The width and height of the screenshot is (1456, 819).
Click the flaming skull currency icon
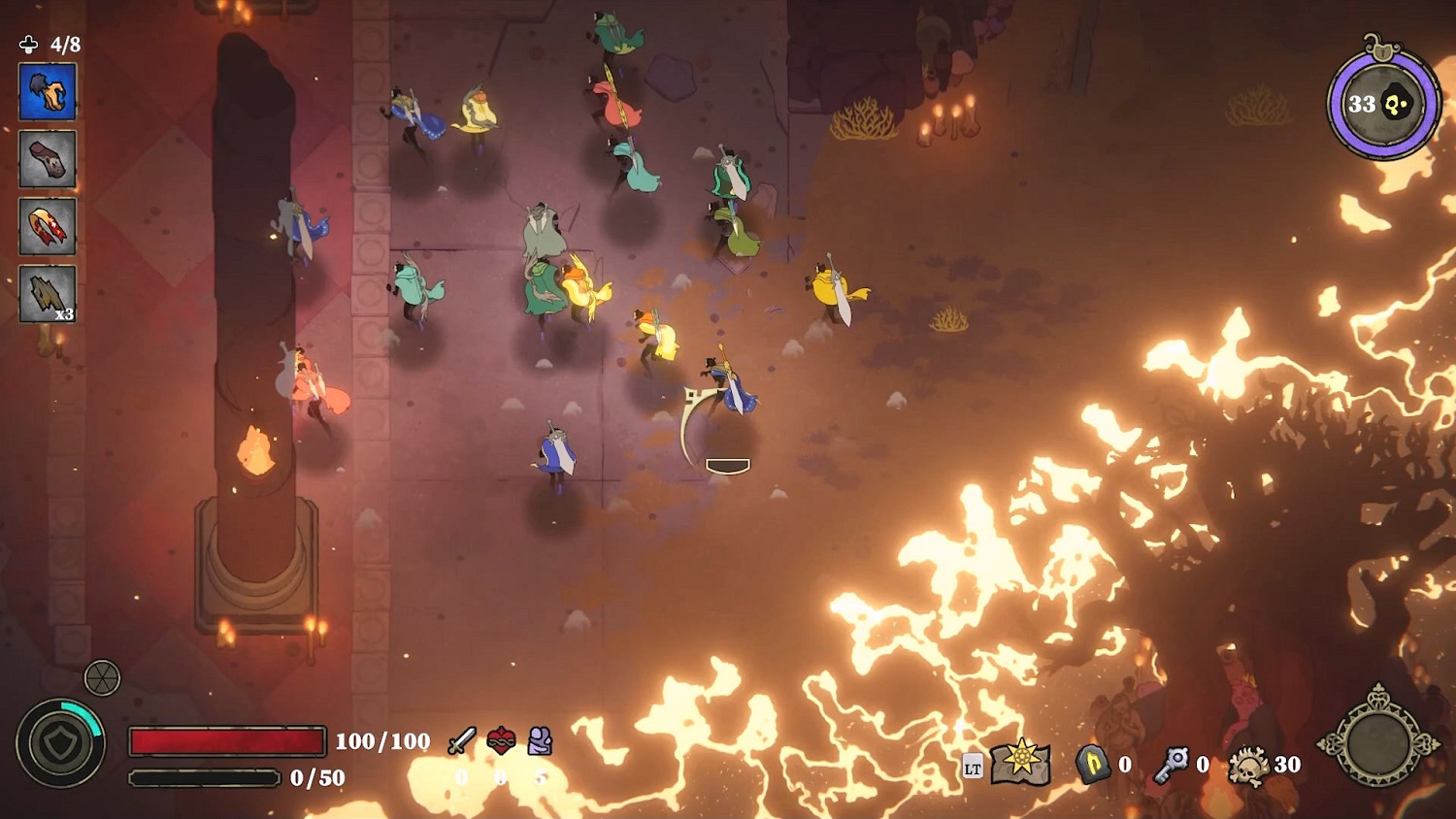click(x=1248, y=766)
